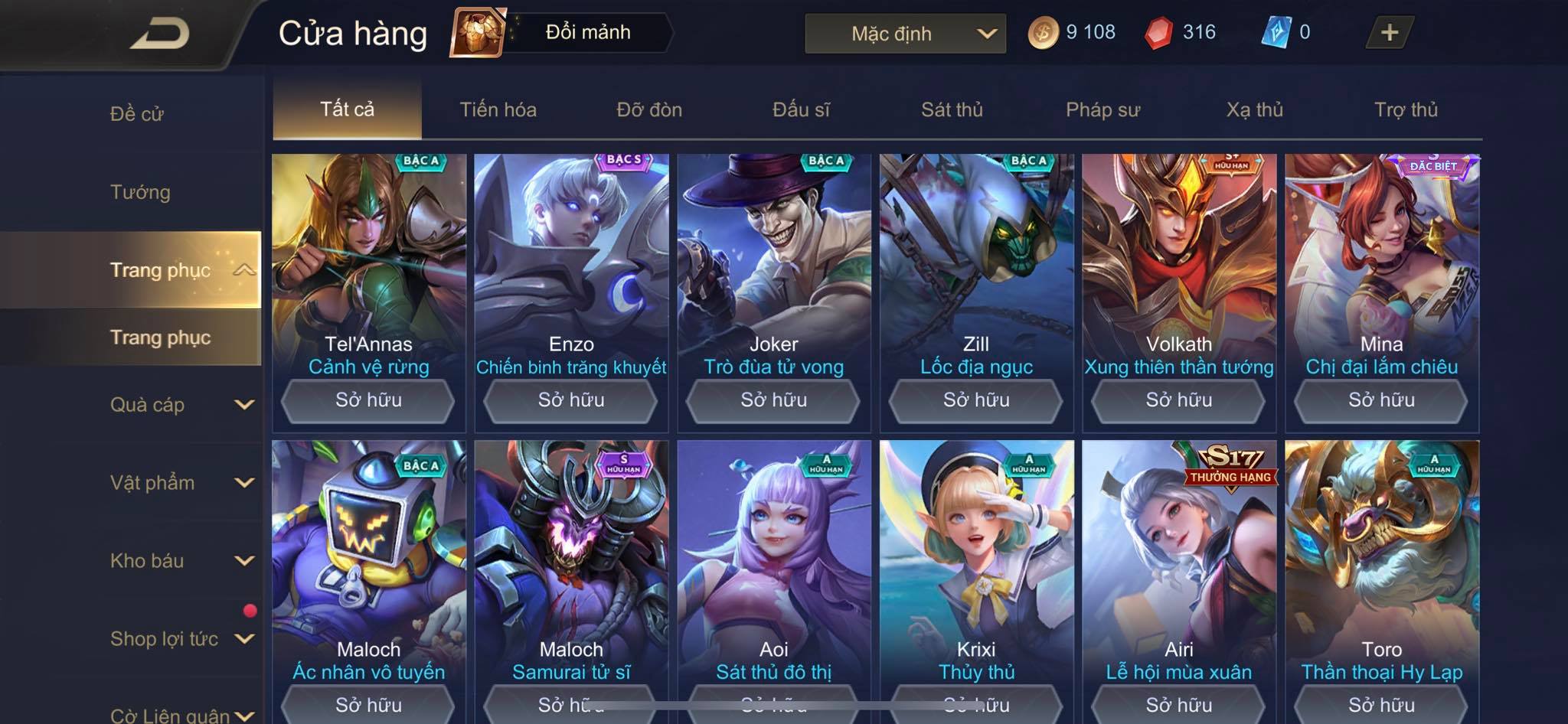Open the Đề cử menu entry

pyautogui.click(x=137, y=114)
